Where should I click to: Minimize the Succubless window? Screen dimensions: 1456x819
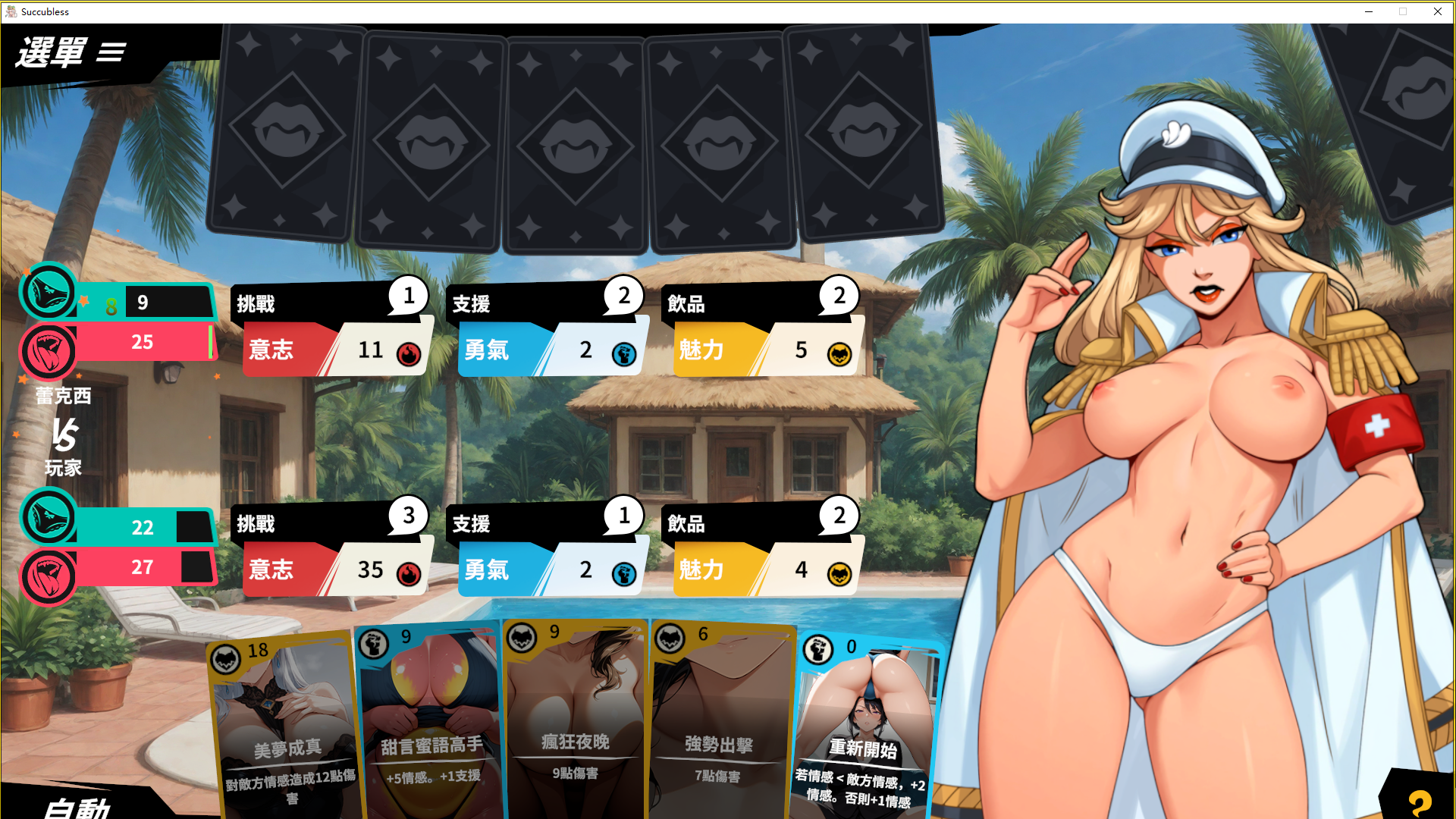1369,11
